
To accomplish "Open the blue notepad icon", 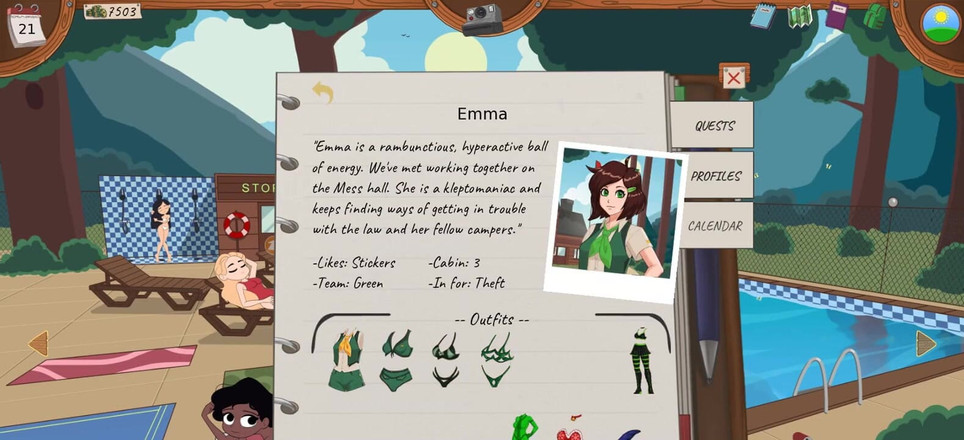I will click(763, 16).
